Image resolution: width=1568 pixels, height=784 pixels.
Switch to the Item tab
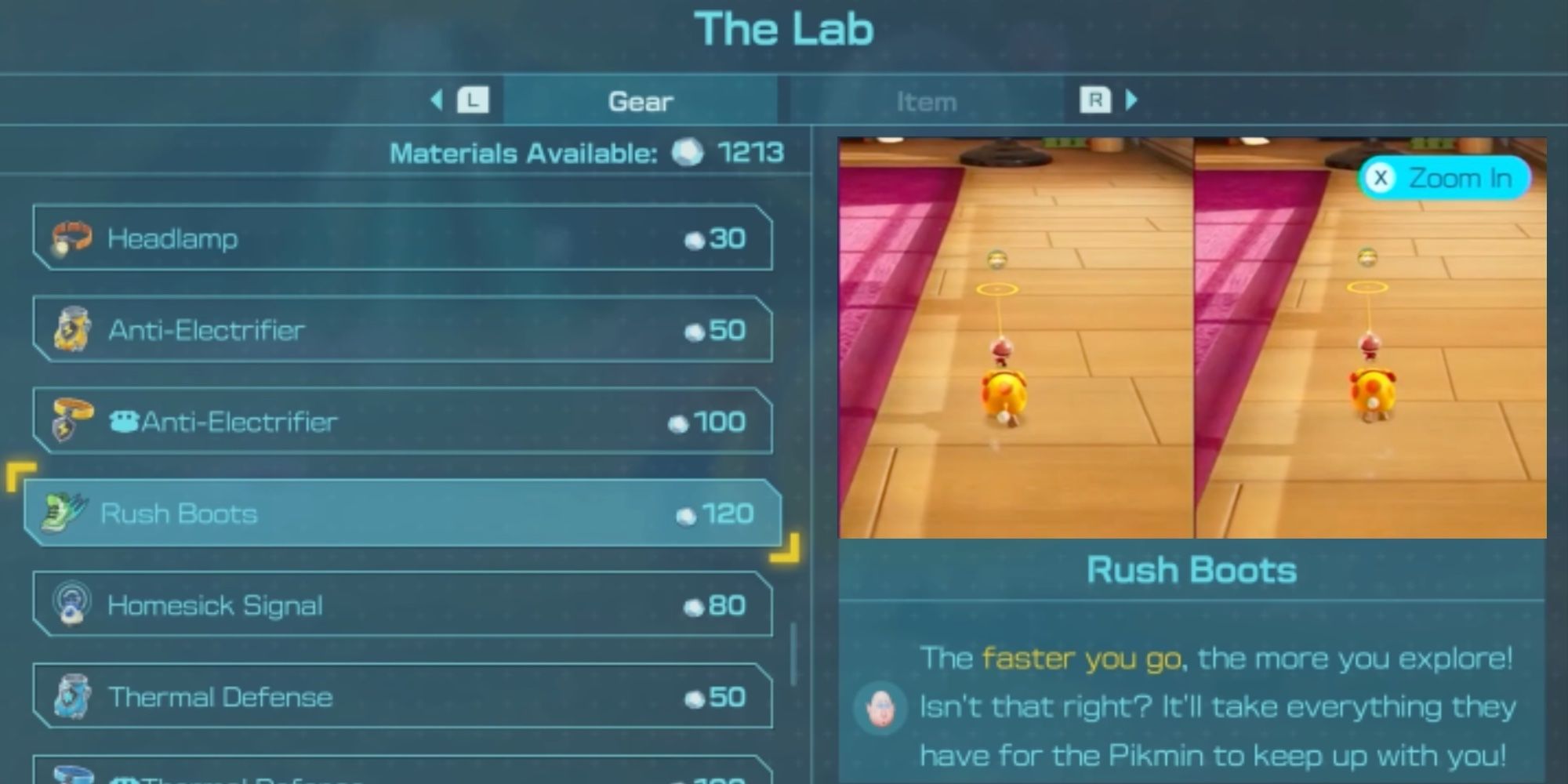(927, 100)
